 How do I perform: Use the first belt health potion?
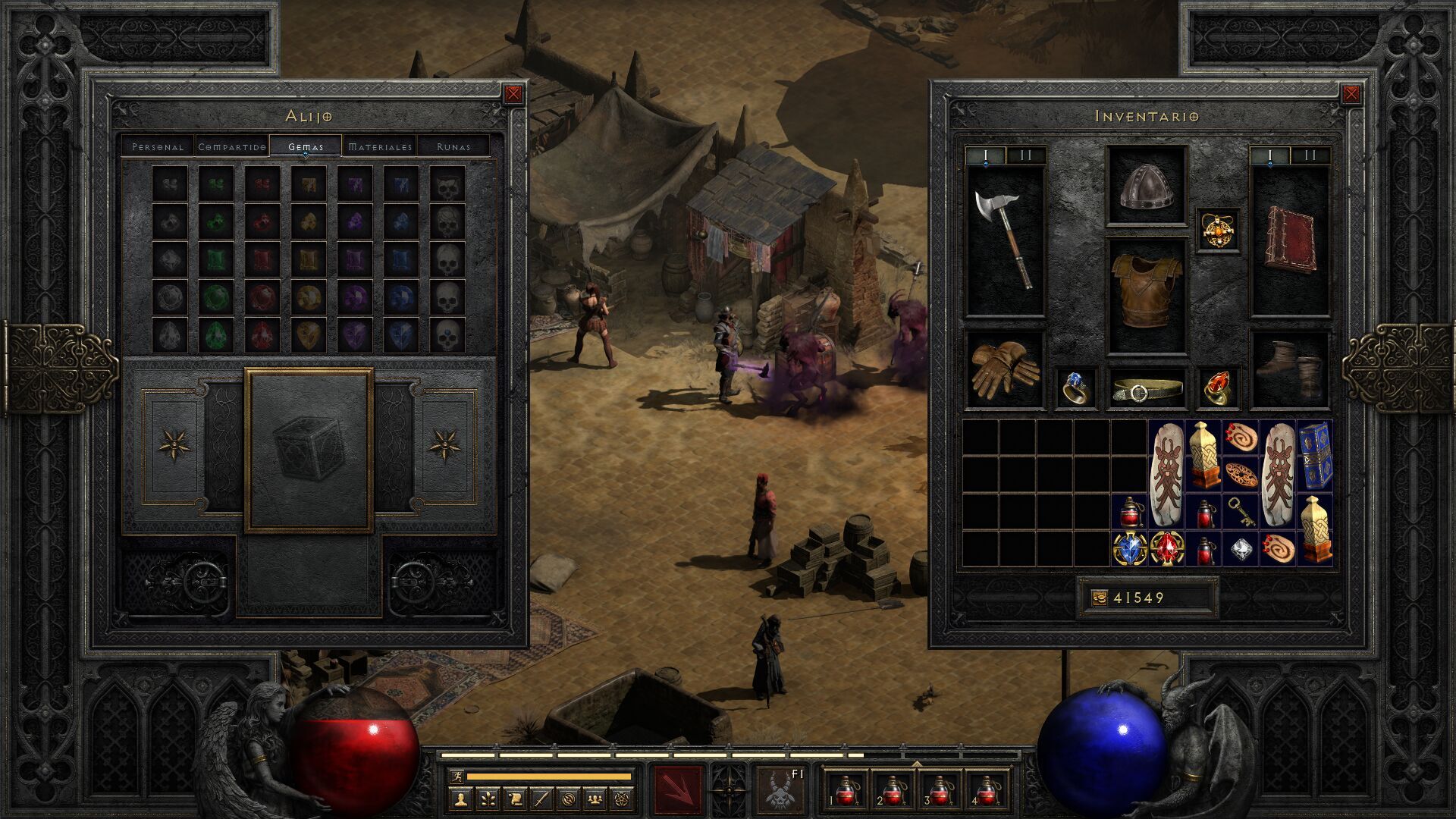846,790
